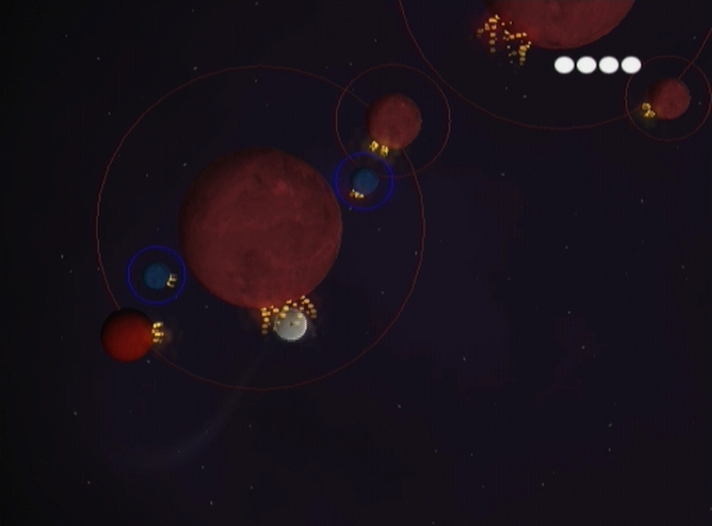Select the blue-ringed planet nearest the bright red moon

pyautogui.click(x=156, y=275)
